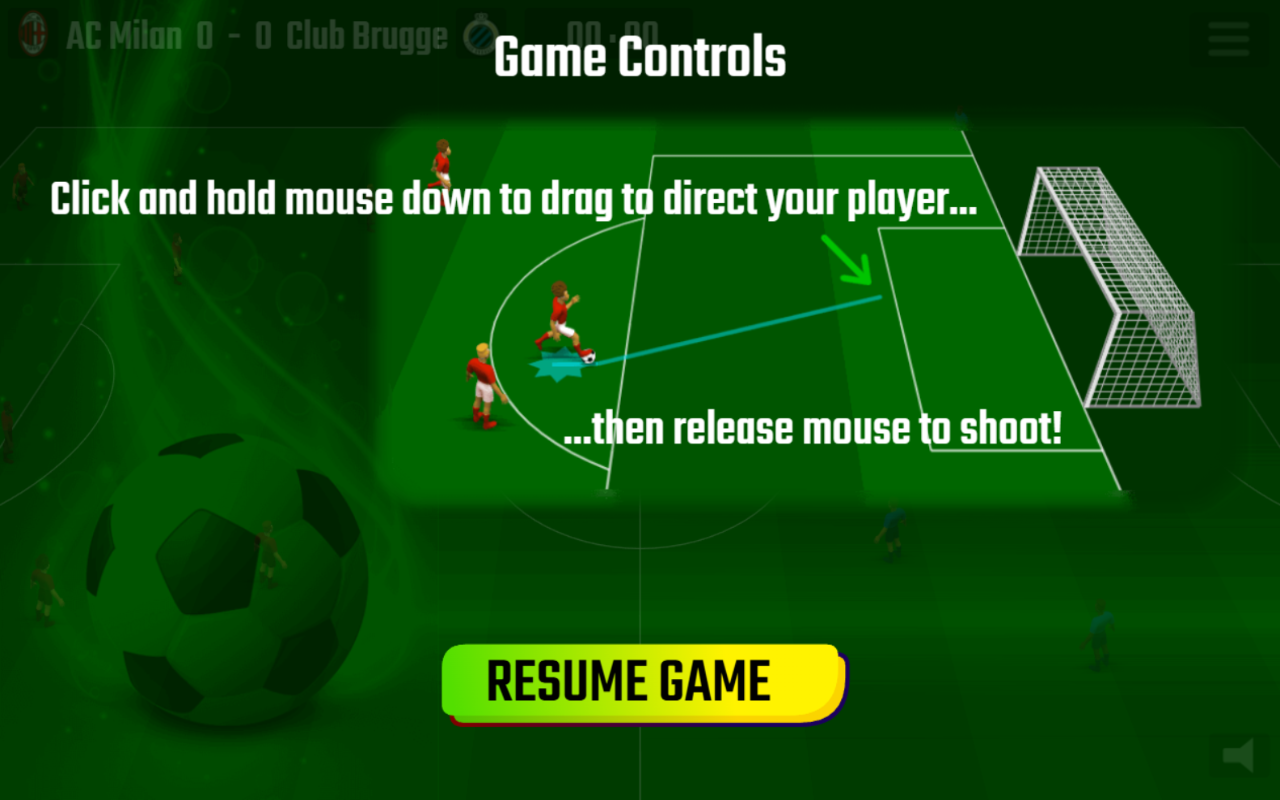Click the aiming line drawn toward the goal
The width and height of the screenshot is (1280, 800).
coord(740,330)
